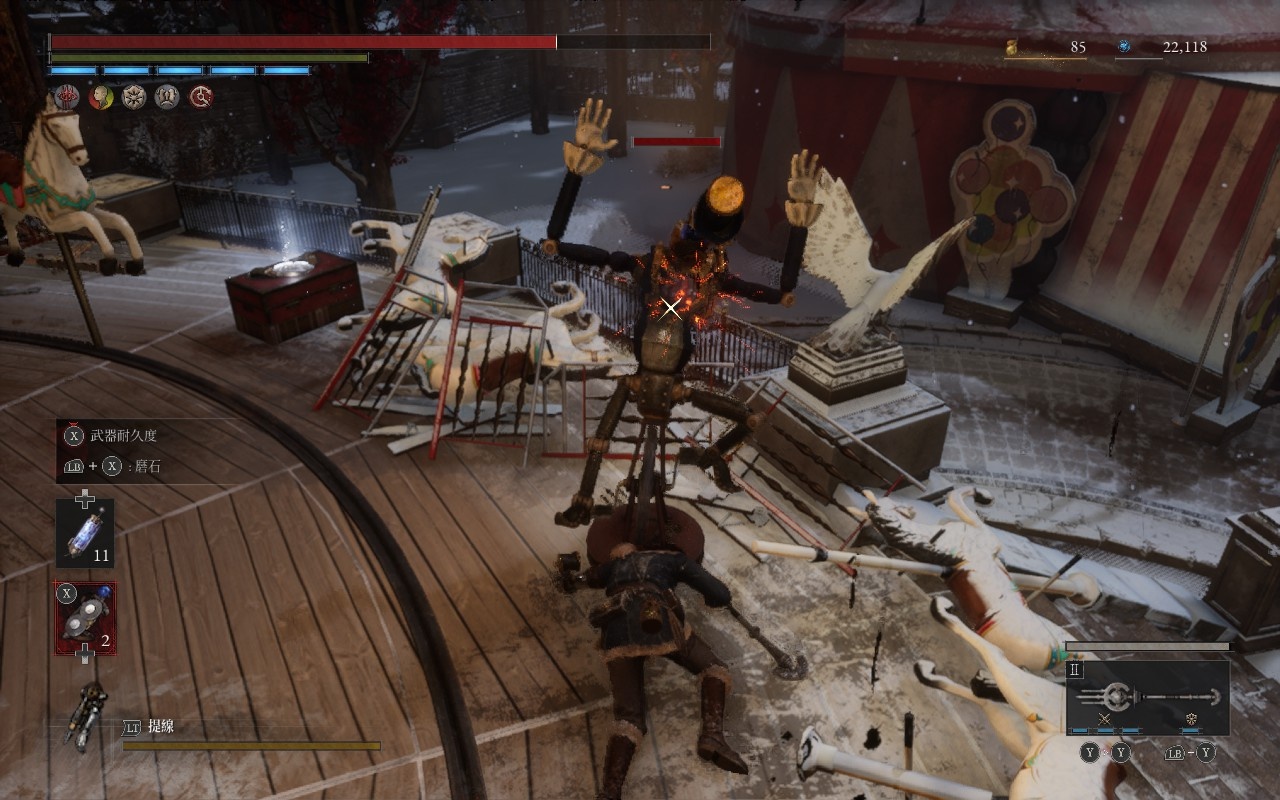Click the blue Ergo currency icon
The image size is (1280, 800).
[1124, 46]
